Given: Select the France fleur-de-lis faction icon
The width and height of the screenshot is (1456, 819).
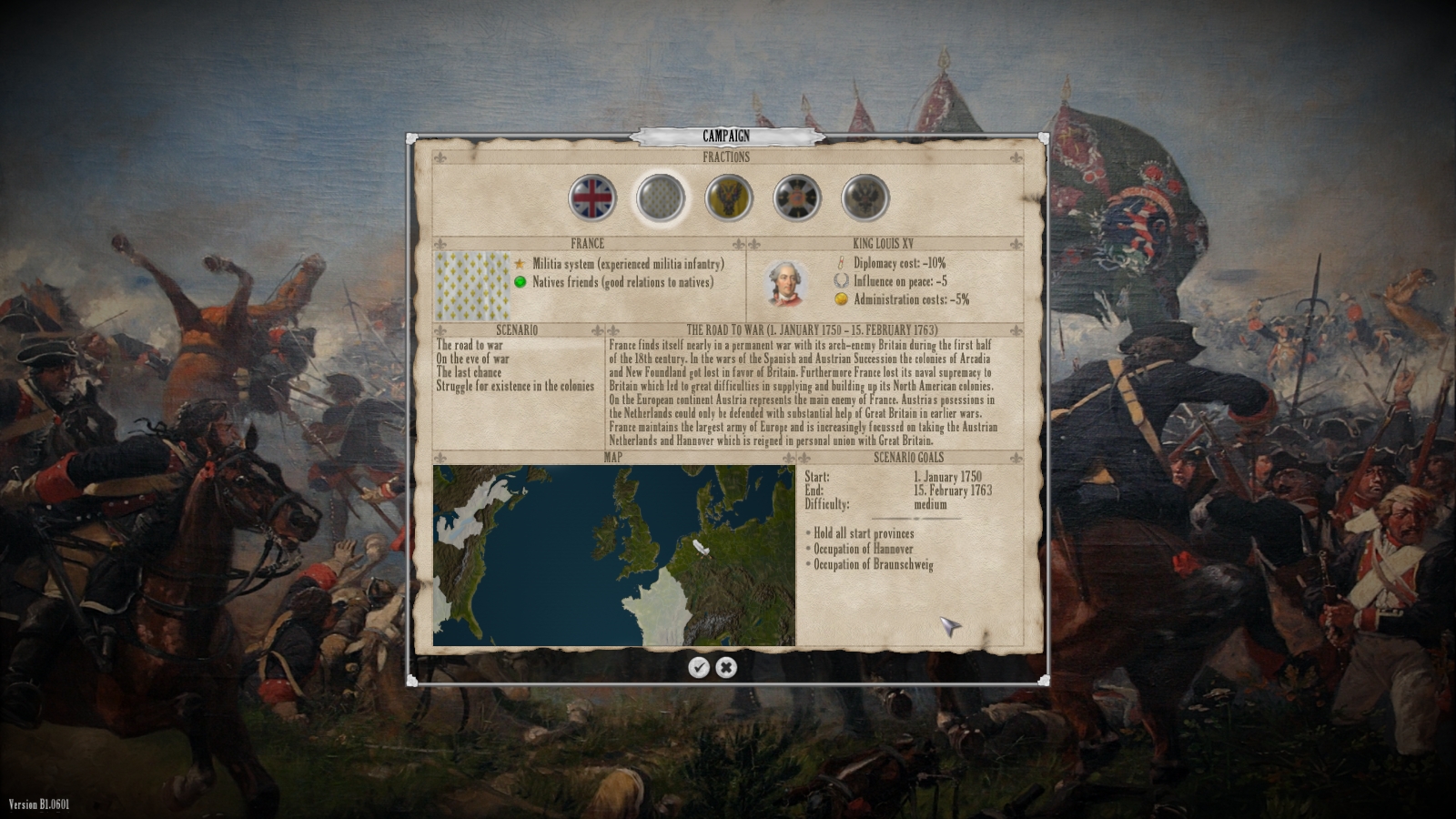Looking at the screenshot, I should [x=662, y=197].
